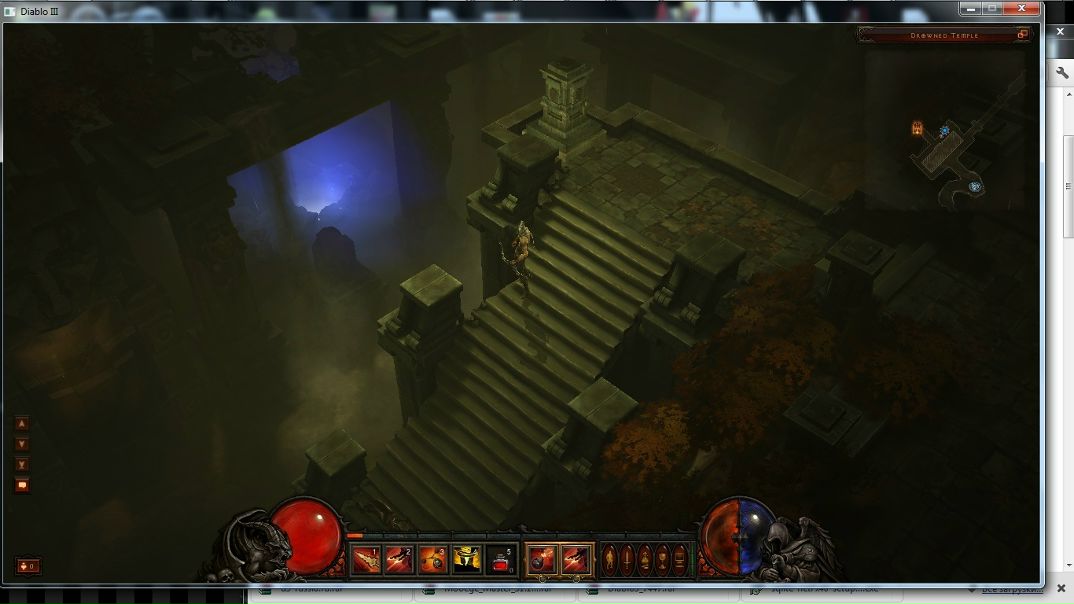Open the sword icon menu button
The width and height of the screenshot is (1074, 604).
628,559
